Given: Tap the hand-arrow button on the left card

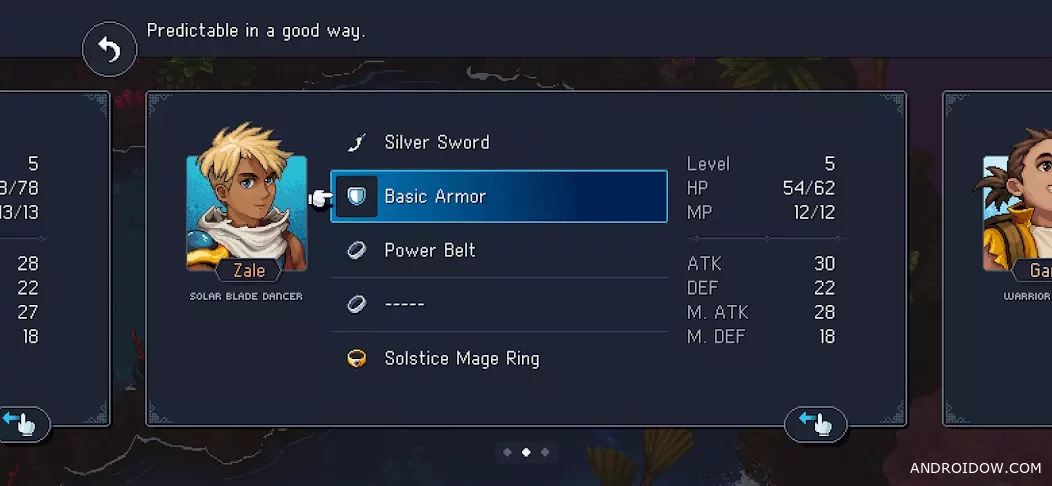Looking at the screenshot, I should pos(22,424).
